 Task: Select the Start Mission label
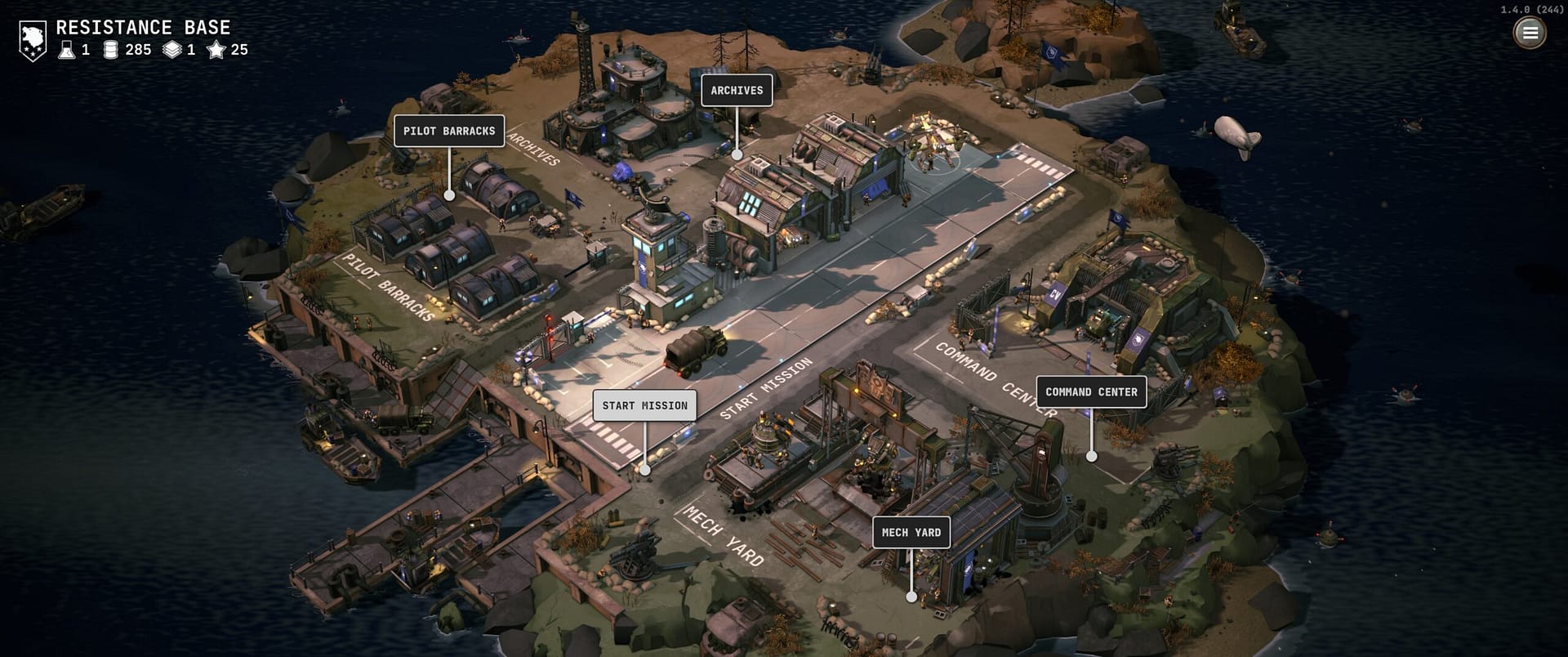click(644, 405)
